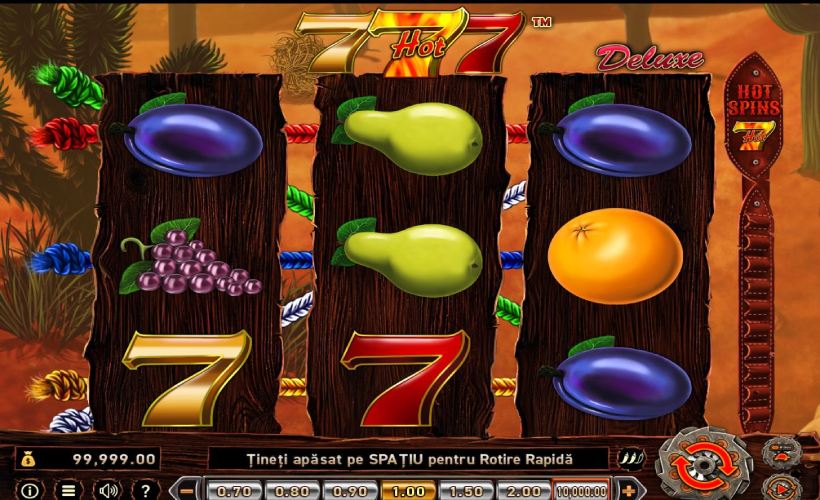
Task: Show help with the question mark
Action: coord(142,490)
